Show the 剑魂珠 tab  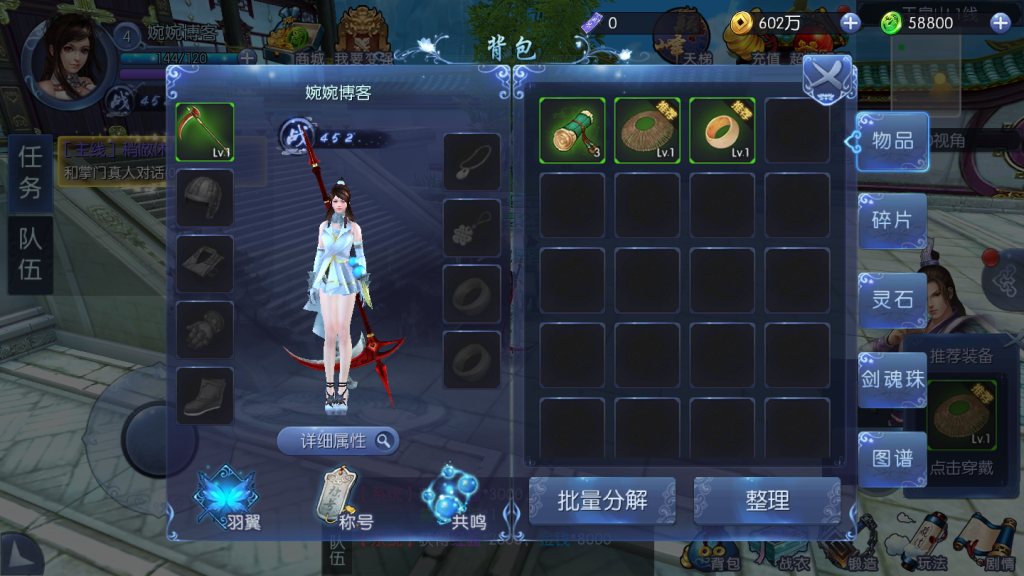(x=892, y=379)
